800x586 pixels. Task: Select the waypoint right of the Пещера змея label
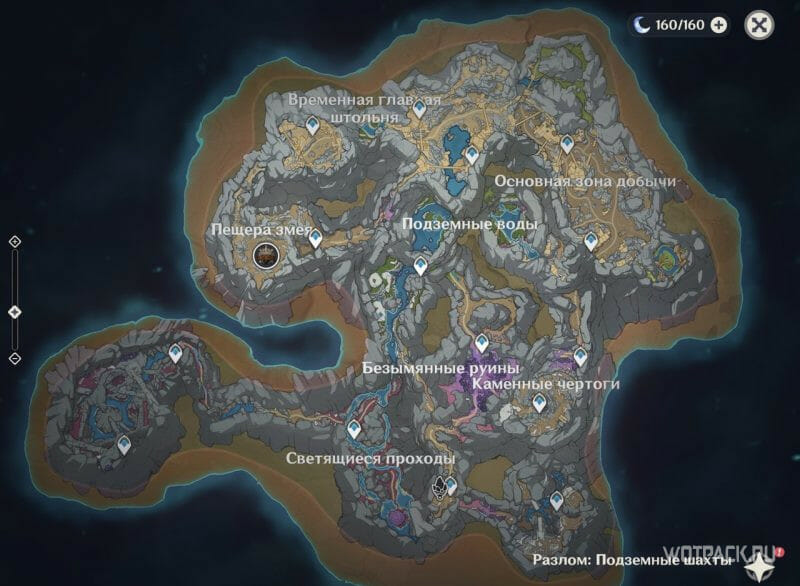pos(315,238)
